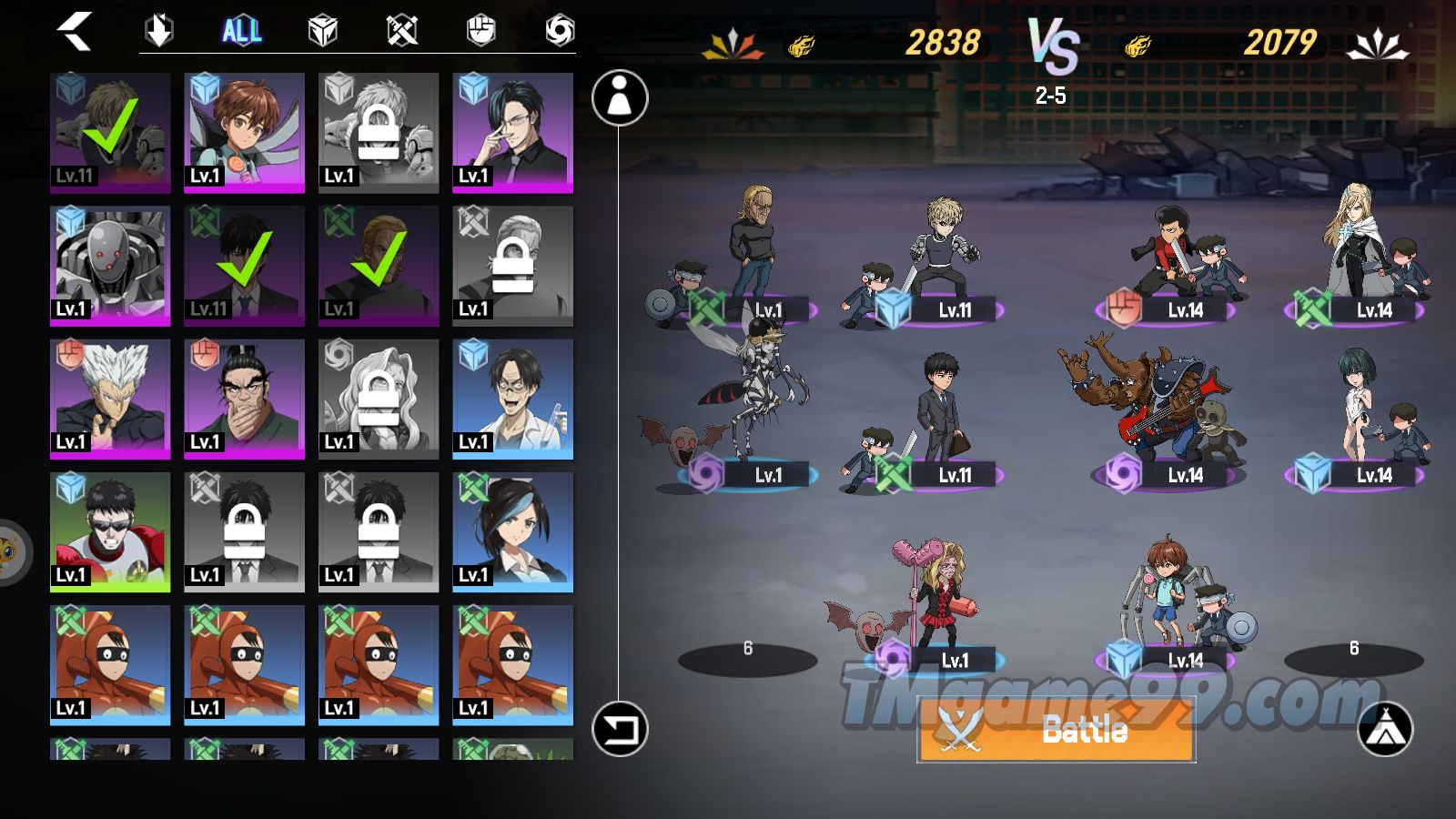This screenshot has height=819, width=1456.
Task: Switch to the ALL heroes filter
Action: [x=242, y=32]
